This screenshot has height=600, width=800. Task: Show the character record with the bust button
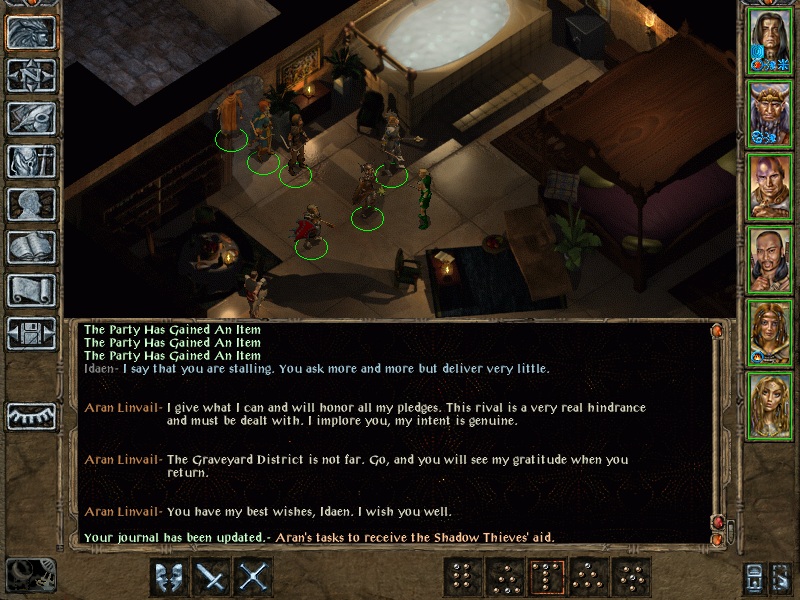31,204
